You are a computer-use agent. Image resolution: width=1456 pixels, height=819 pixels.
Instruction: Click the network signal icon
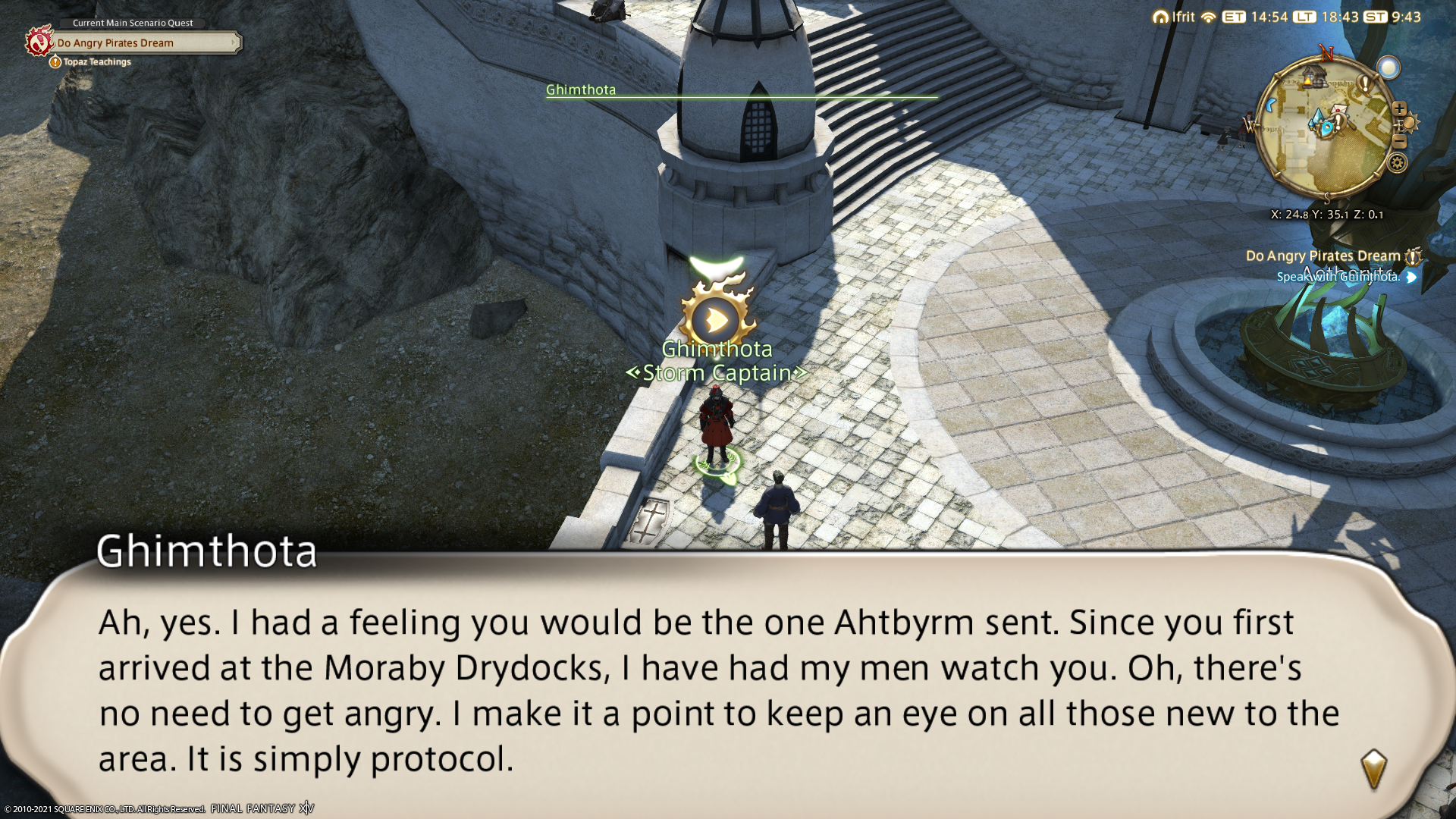(1209, 17)
